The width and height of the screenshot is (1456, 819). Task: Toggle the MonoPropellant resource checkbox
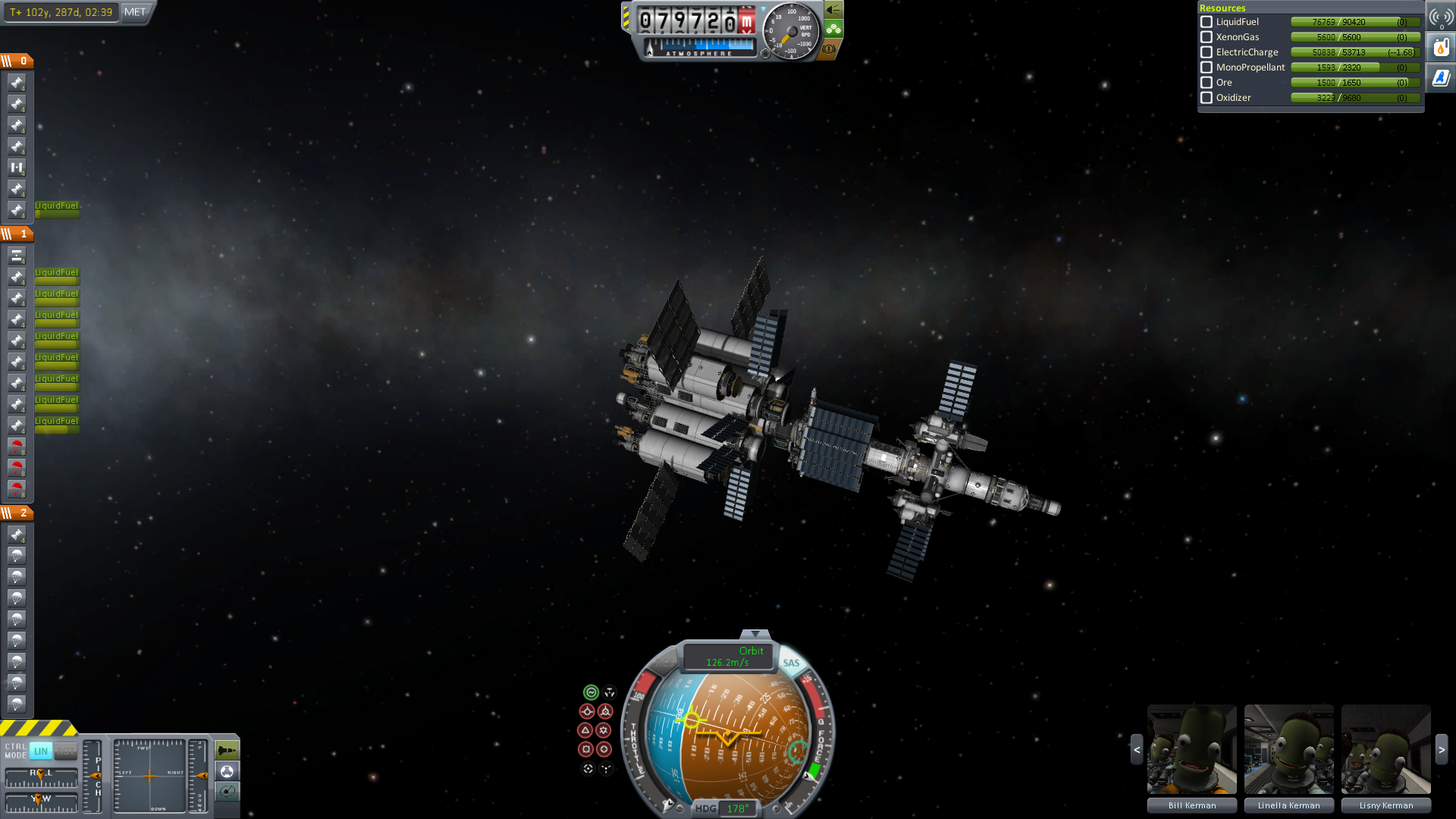1207,67
